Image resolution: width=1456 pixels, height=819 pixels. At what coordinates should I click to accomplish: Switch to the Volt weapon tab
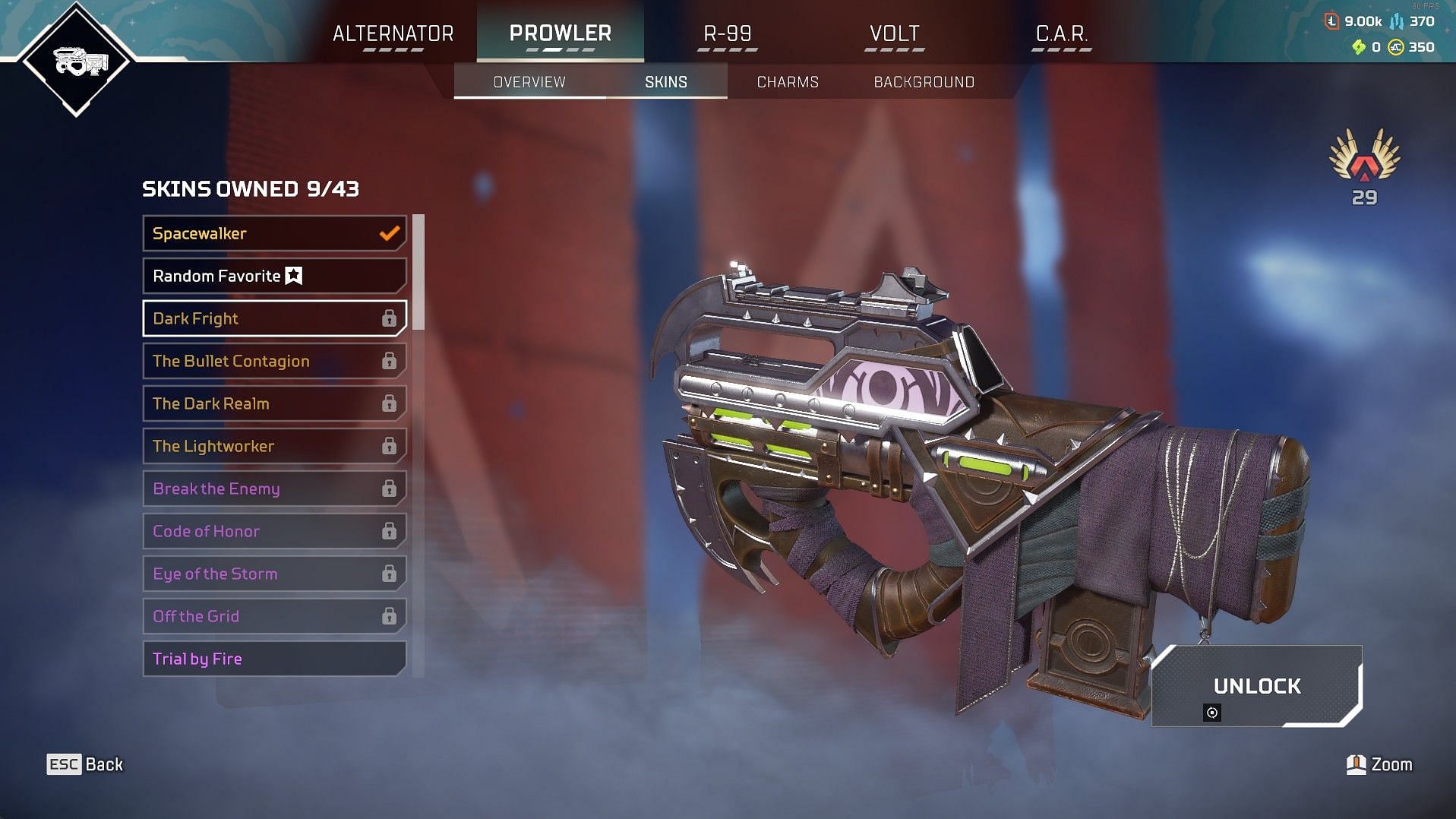894,33
